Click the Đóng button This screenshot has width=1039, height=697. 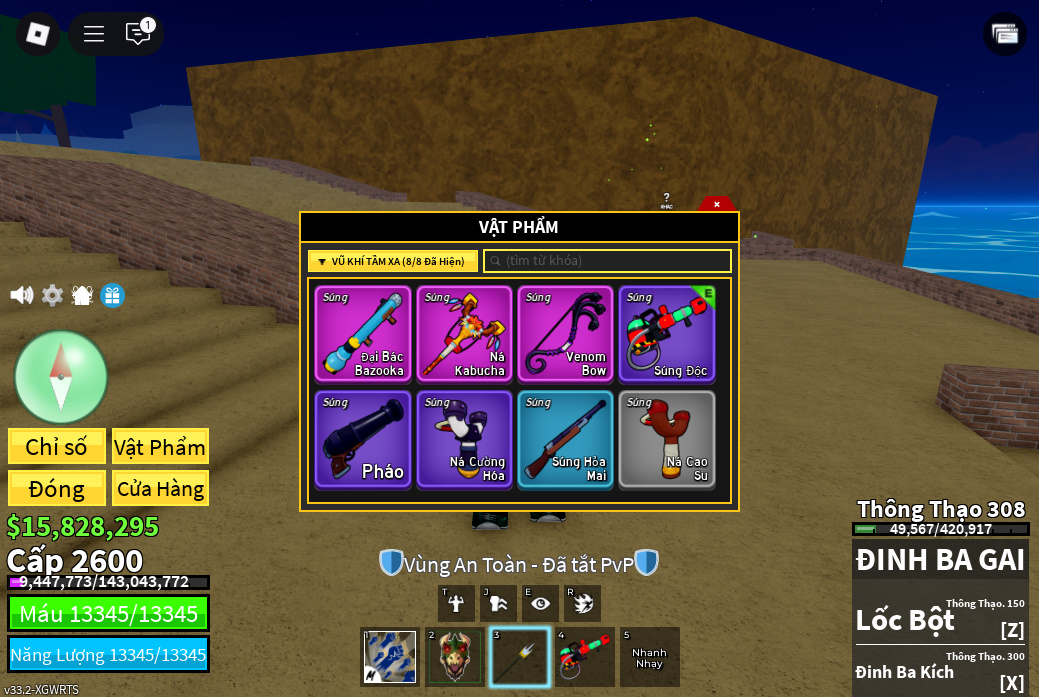tap(57, 489)
